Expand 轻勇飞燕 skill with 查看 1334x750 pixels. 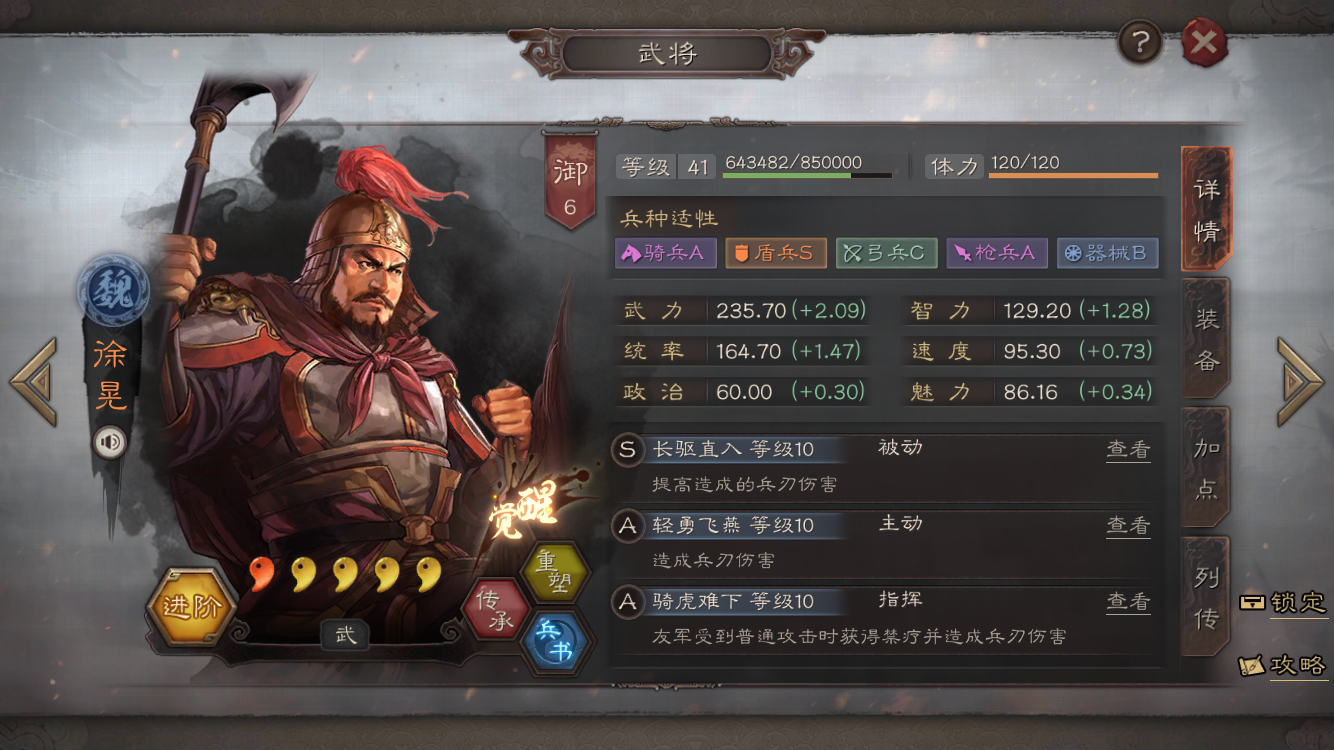pyautogui.click(x=1128, y=527)
